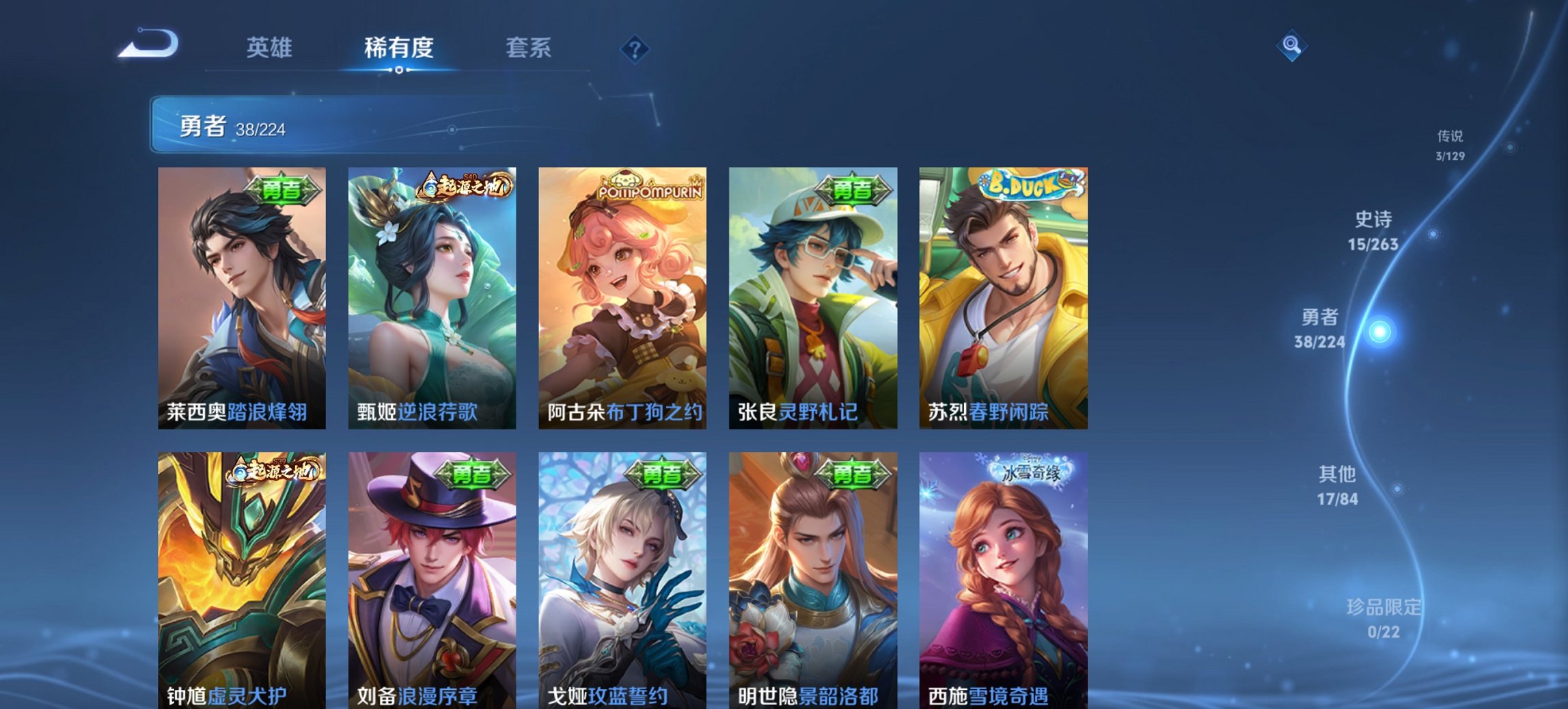Image resolution: width=1568 pixels, height=709 pixels.
Task: Click the help question mark icon
Action: click(635, 48)
